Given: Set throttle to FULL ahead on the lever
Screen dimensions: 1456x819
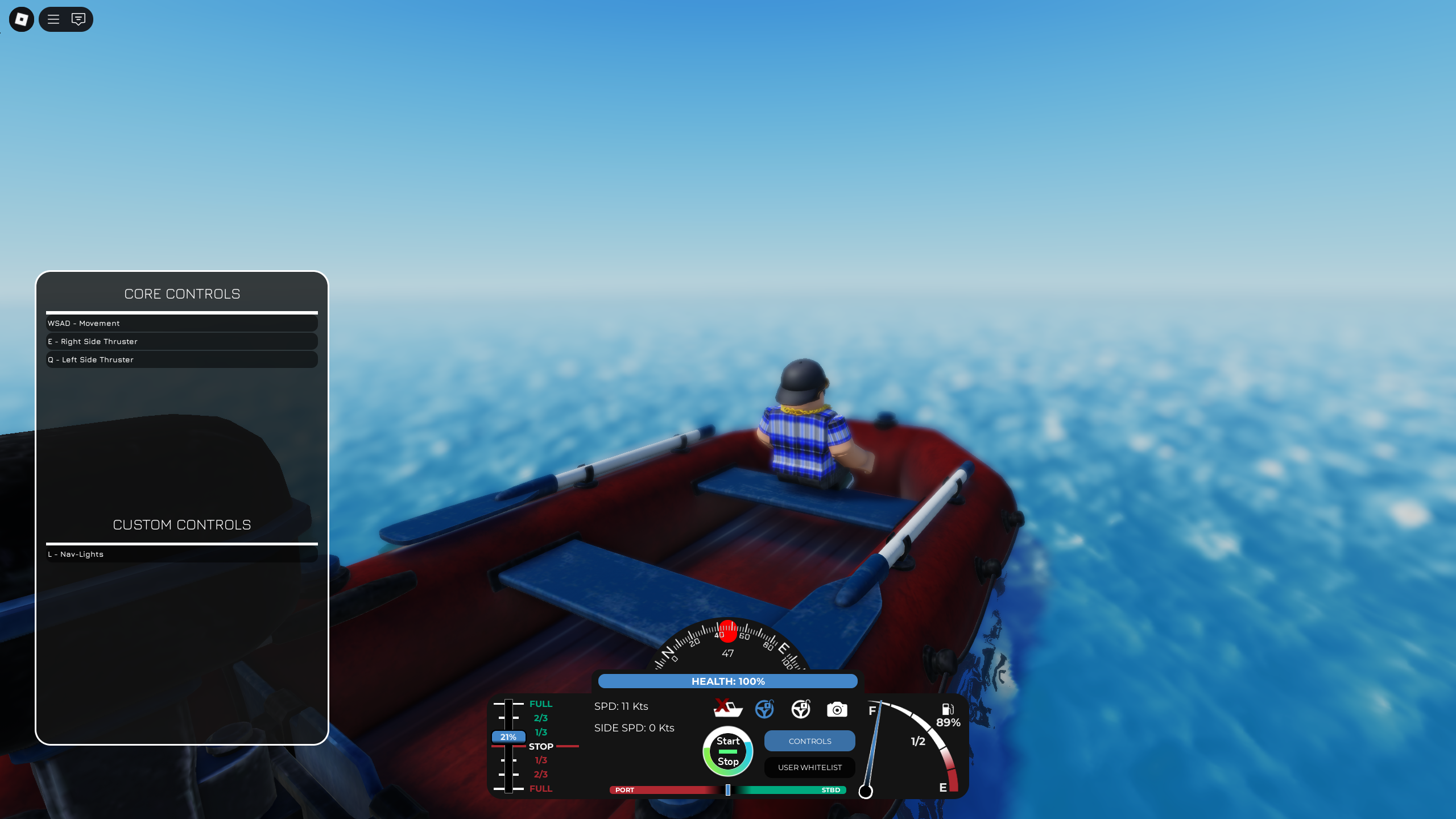Looking at the screenshot, I should (x=540, y=704).
